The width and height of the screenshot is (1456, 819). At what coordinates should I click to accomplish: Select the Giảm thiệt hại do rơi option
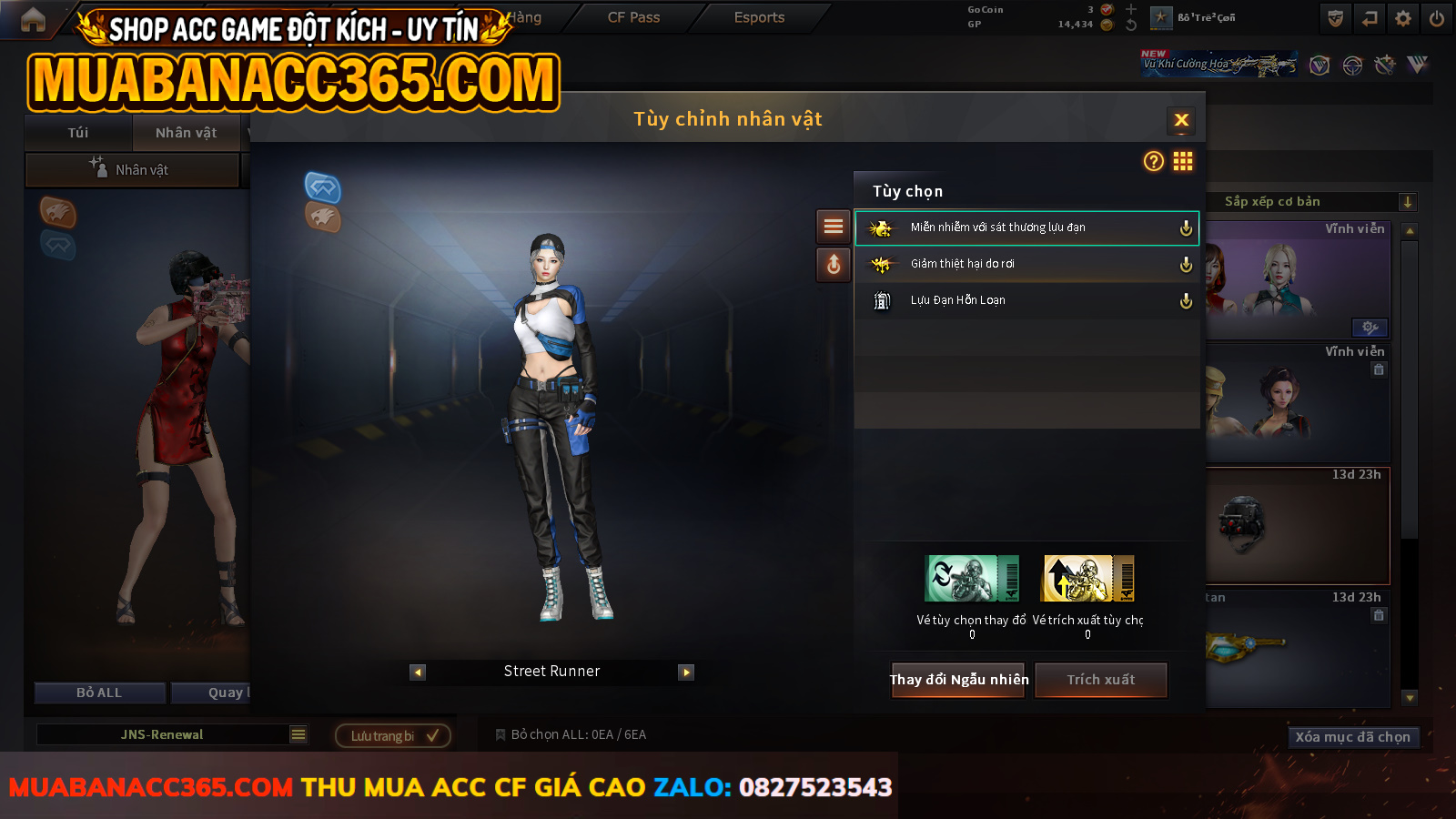(x=1026, y=264)
